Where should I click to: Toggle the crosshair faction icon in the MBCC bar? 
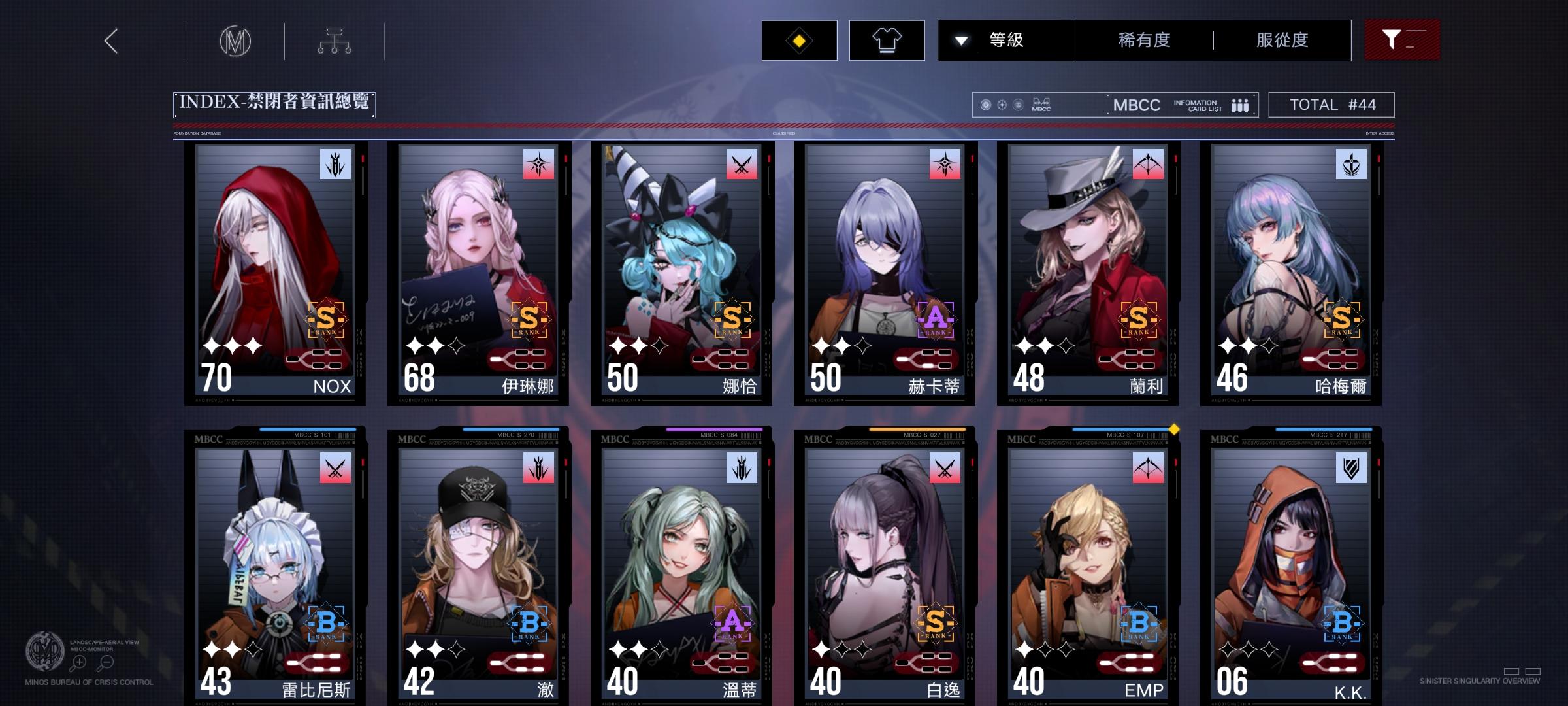1004,105
